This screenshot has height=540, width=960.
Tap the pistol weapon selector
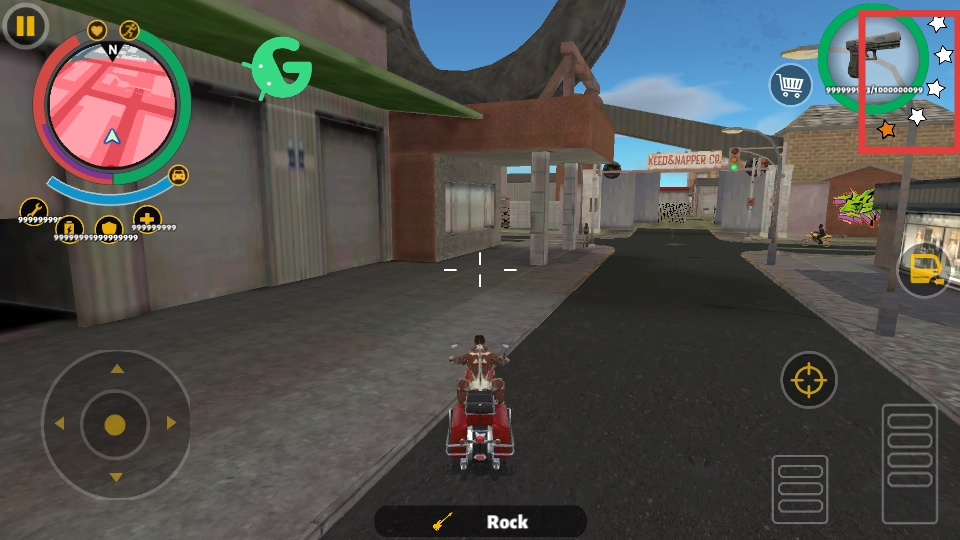(x=870, y=55)
